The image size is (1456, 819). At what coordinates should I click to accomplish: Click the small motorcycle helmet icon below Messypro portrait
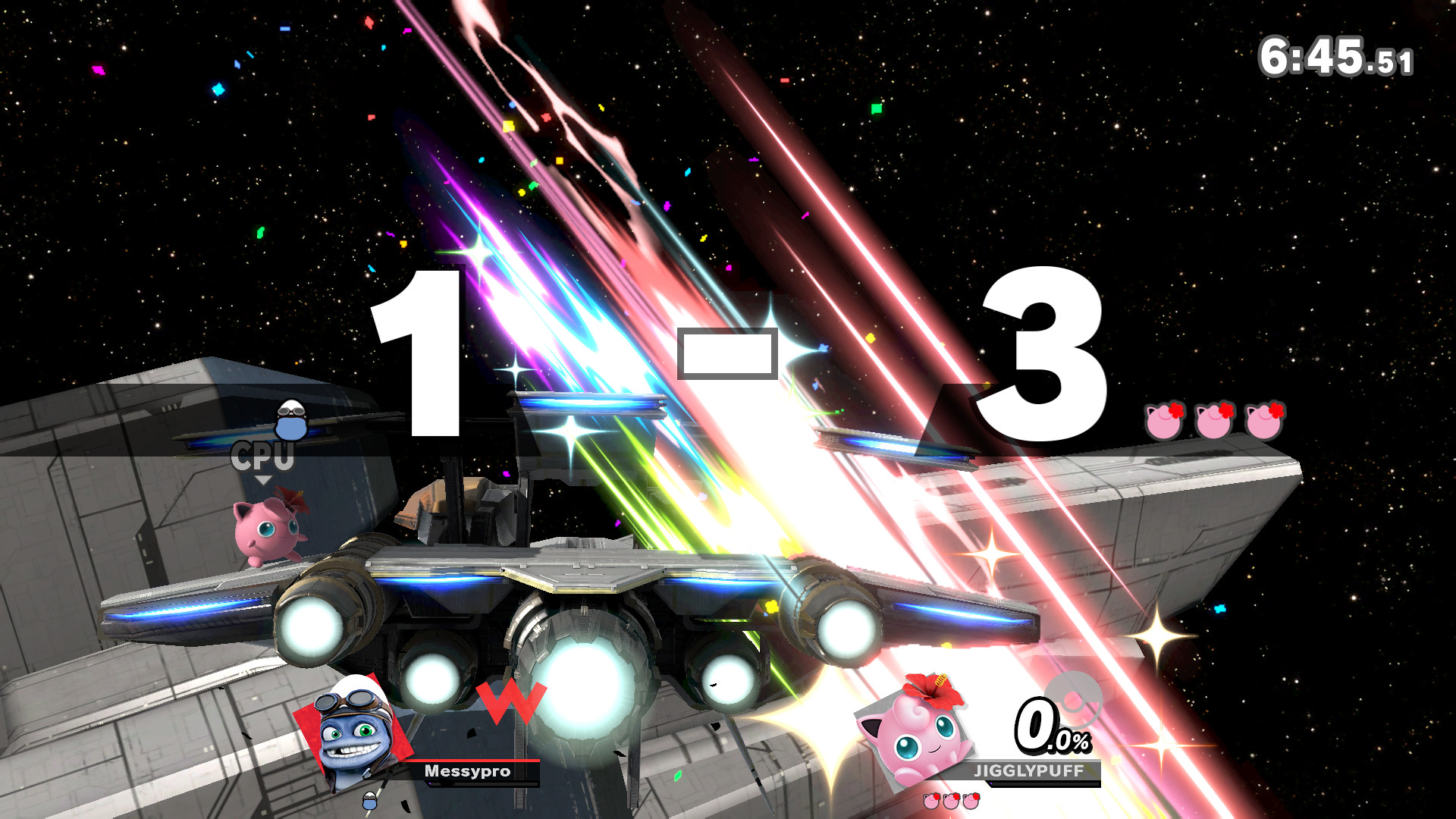369,802
